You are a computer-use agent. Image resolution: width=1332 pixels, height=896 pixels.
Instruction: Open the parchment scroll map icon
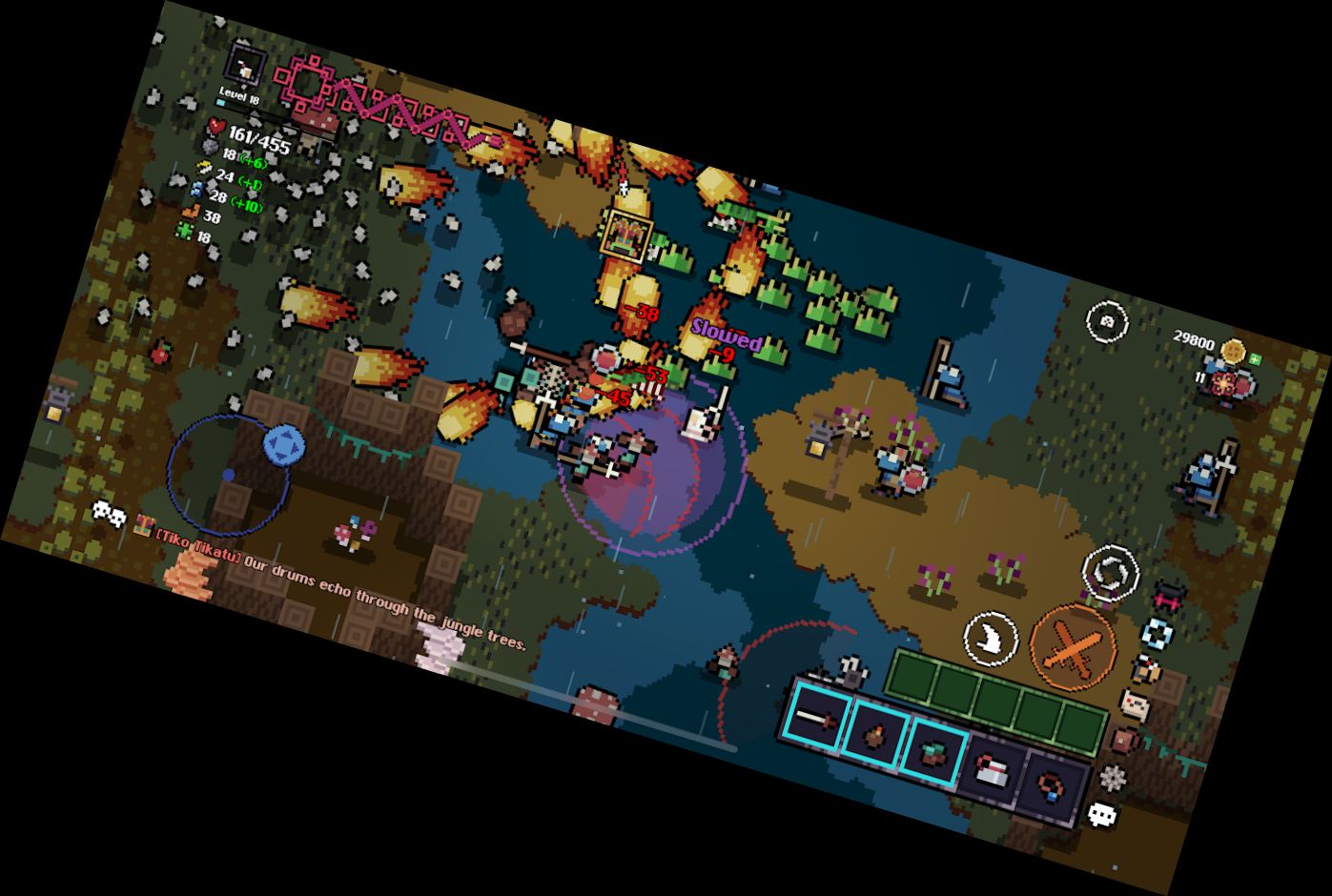(1134, 705)
